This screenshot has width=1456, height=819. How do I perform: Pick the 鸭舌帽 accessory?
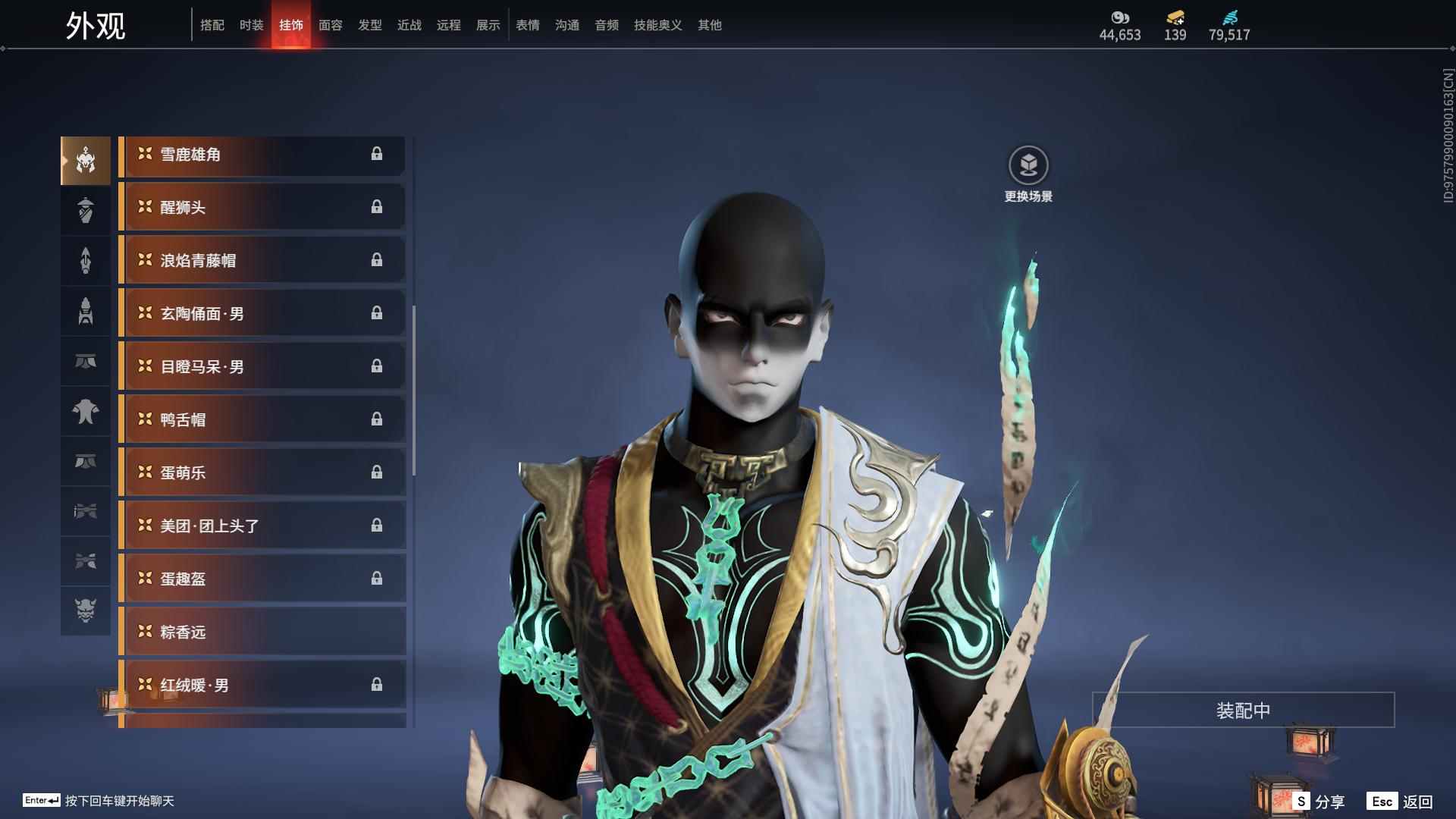click(262, 420)
